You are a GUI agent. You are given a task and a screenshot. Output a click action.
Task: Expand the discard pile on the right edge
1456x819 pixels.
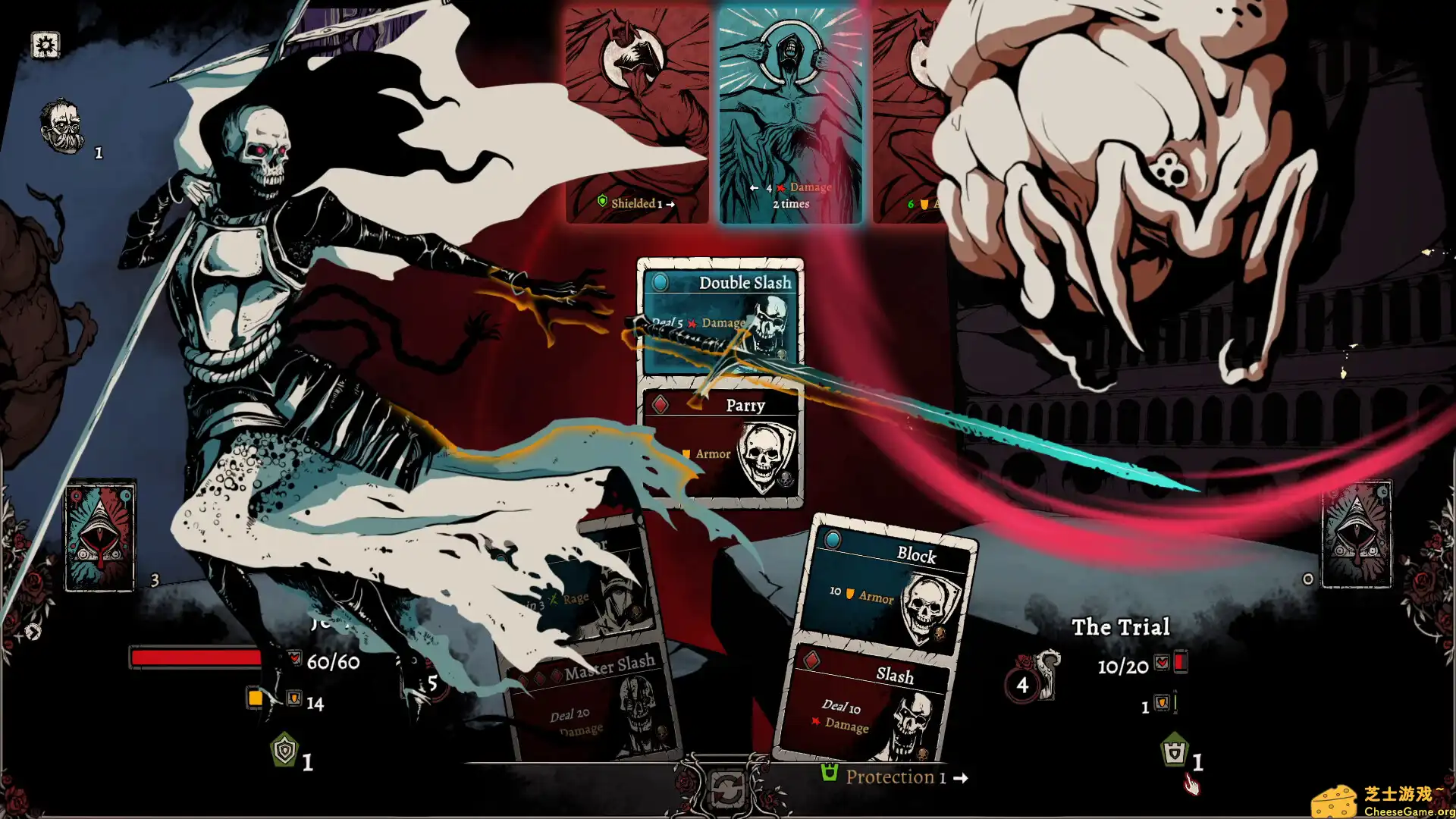click(x=1357, y=535)
